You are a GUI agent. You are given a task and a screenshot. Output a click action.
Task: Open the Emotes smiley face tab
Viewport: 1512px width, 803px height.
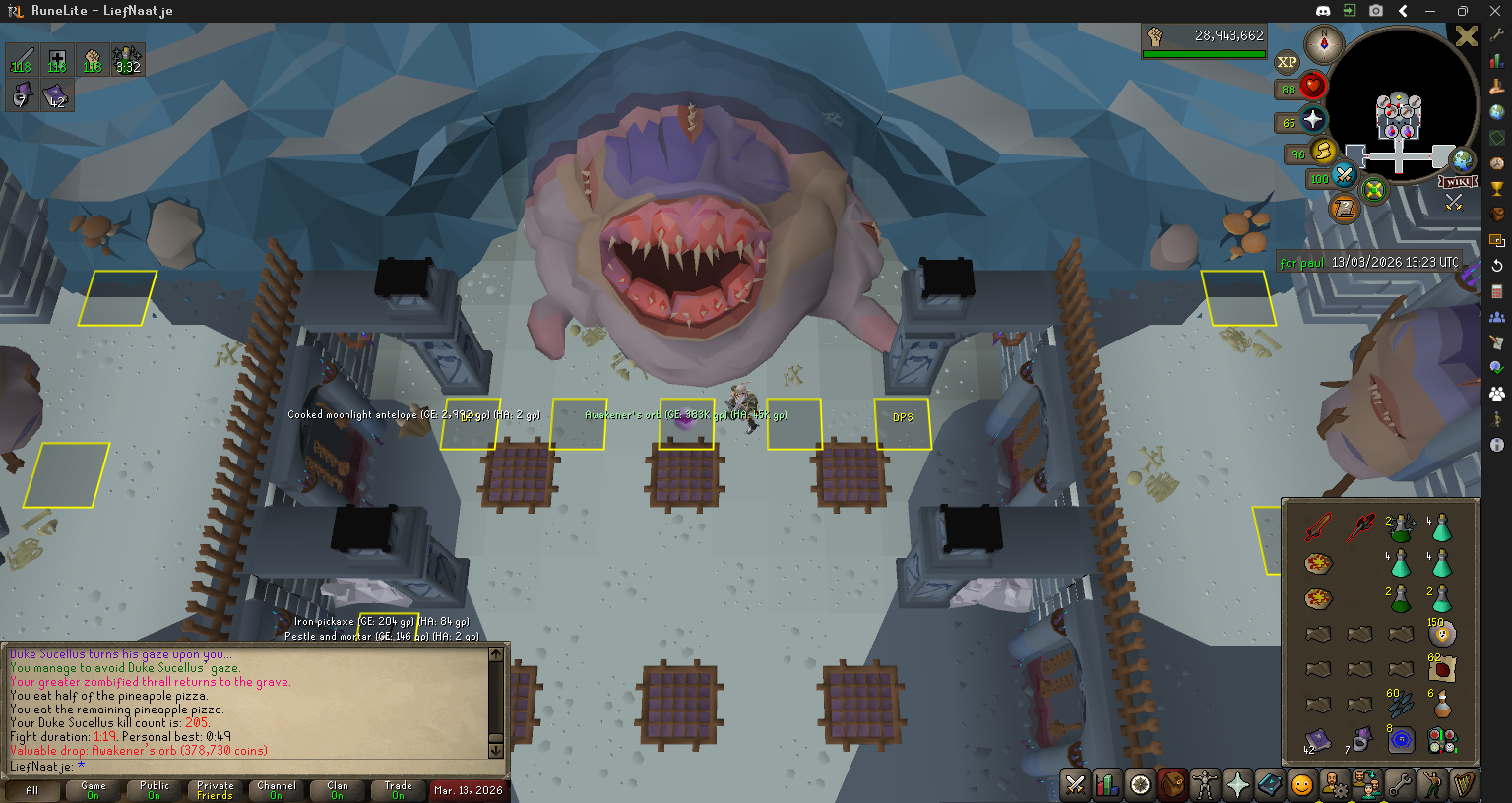(x=1301, y=784)
